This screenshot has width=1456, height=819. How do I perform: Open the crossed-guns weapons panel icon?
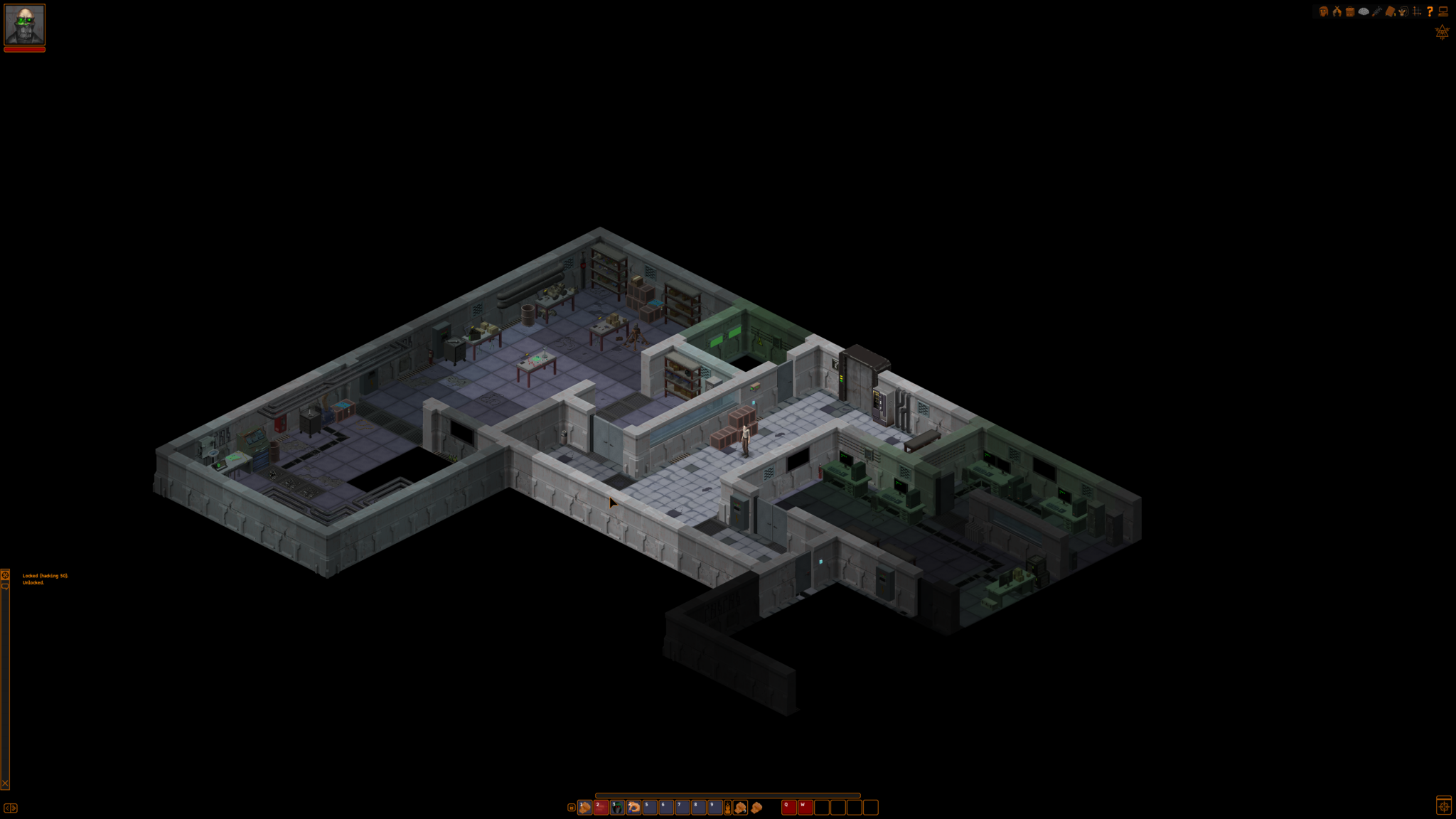[x=1337, y=11]
